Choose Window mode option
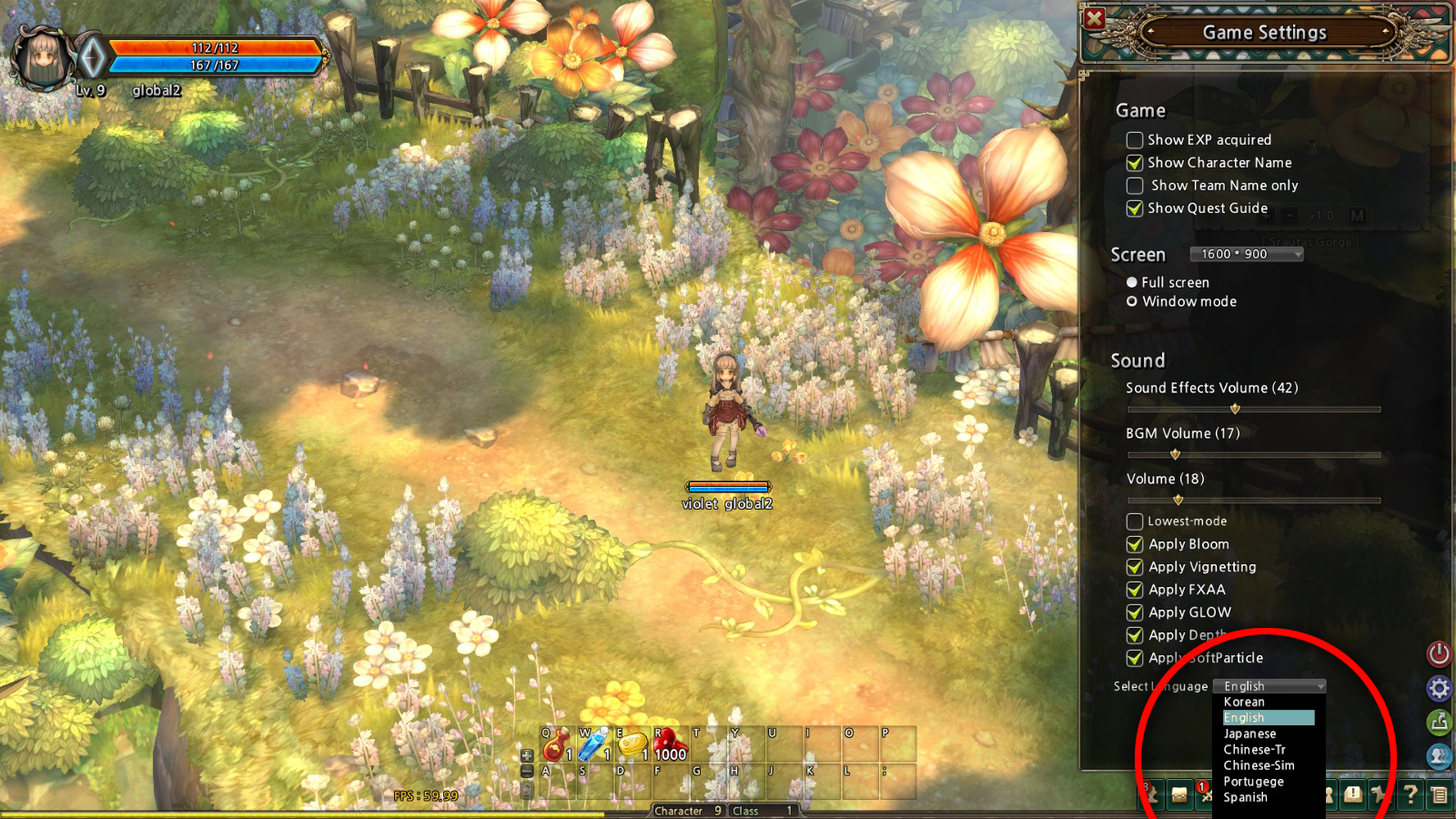 click(1132, 301)
